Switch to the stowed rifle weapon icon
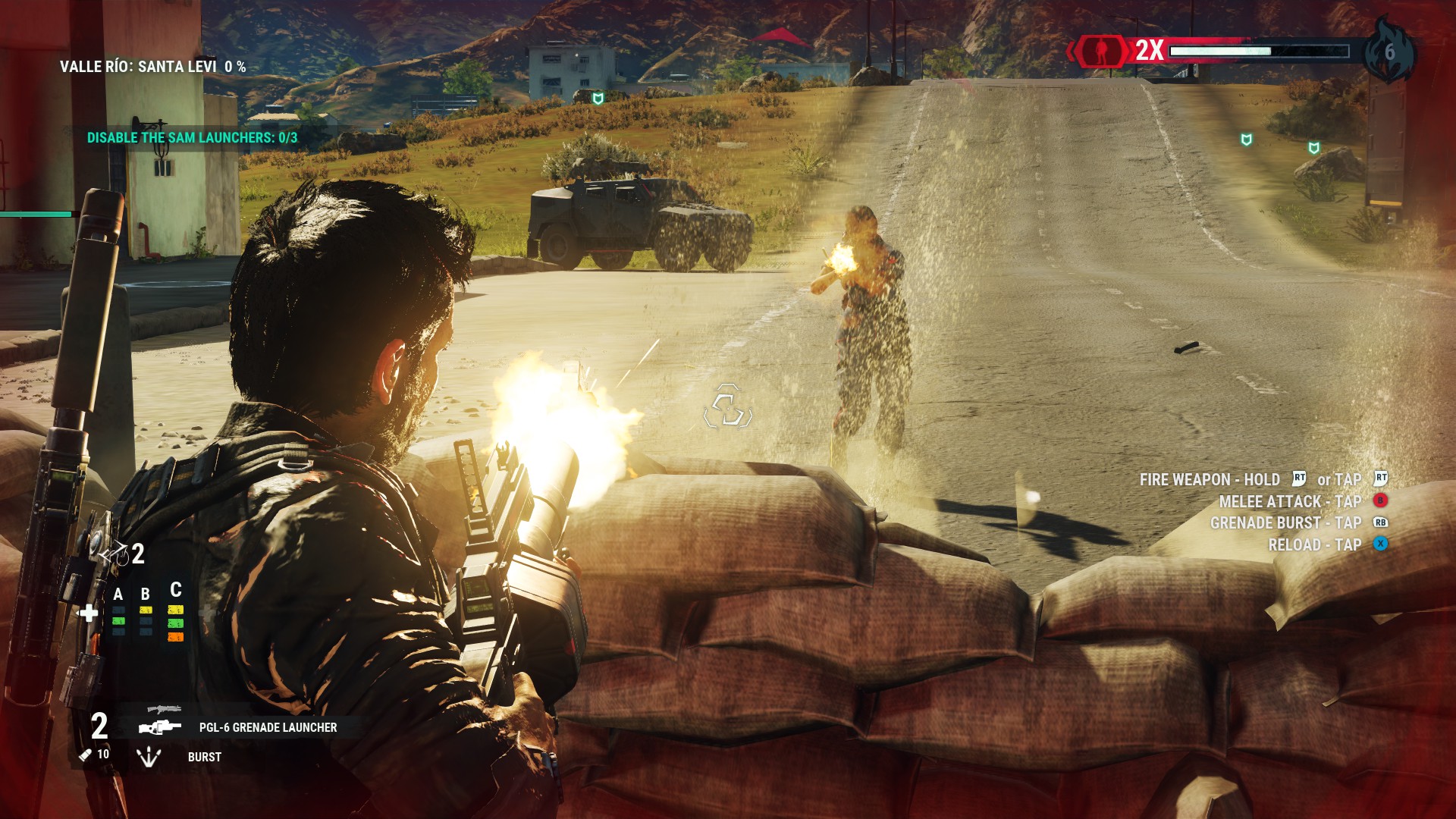This screenshot has width=1456, height=819. pos(164,709)
